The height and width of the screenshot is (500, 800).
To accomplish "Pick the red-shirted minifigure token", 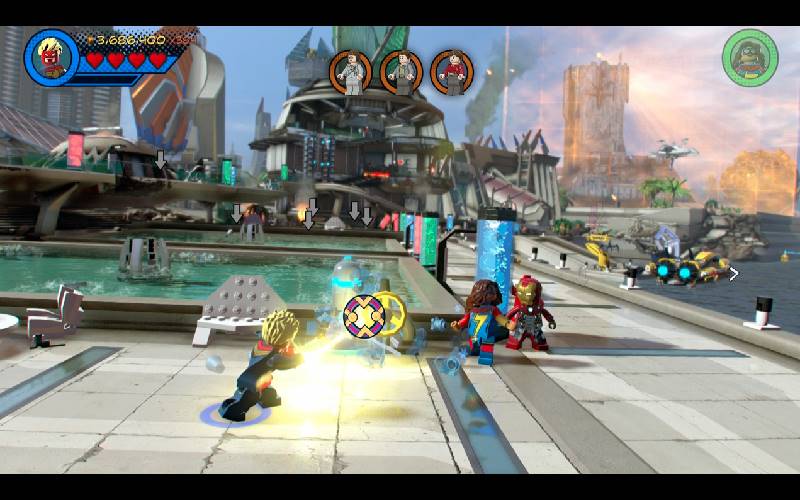I will [x=452, y=72].
